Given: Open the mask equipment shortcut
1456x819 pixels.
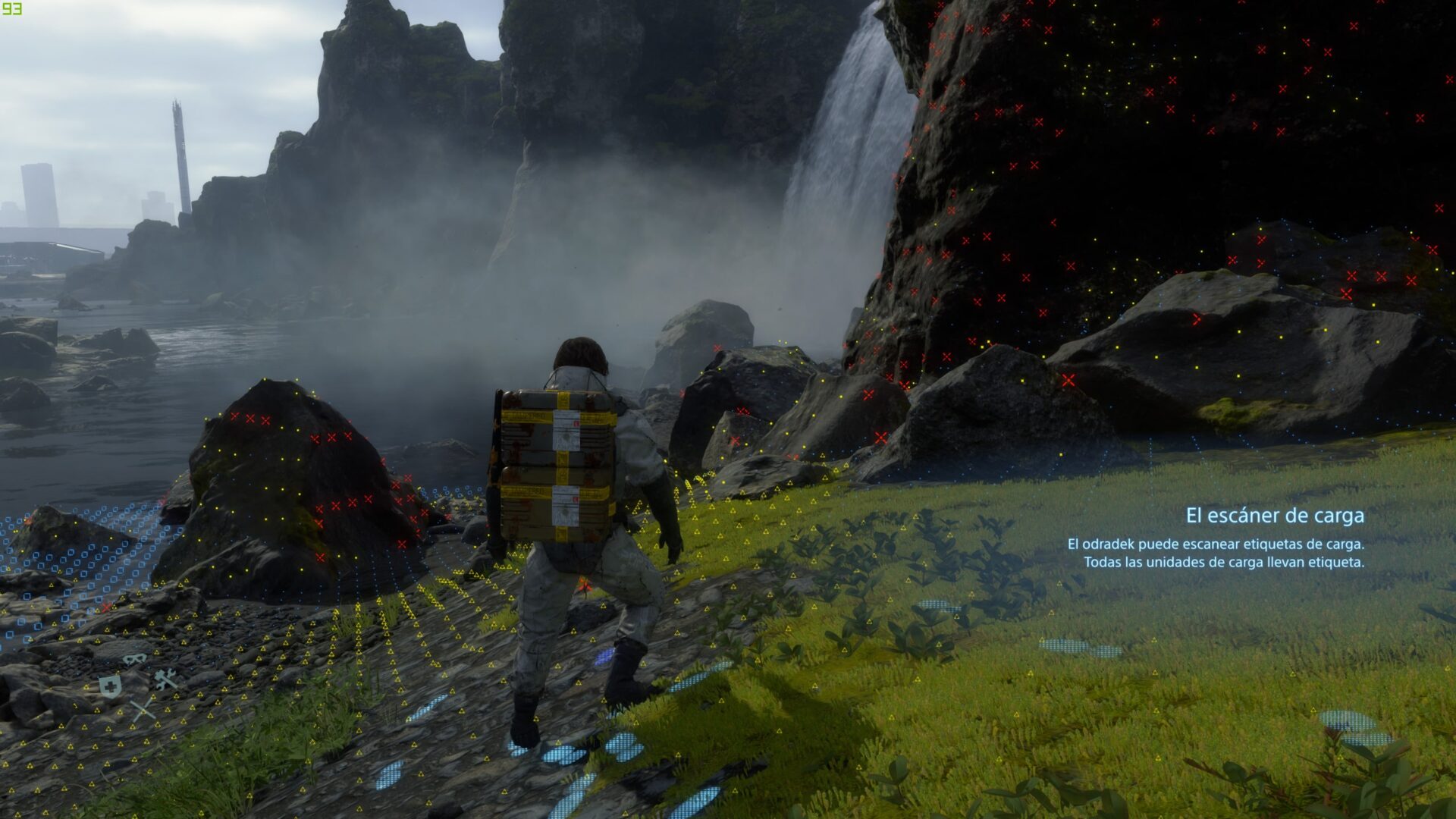Looking at the screenshot, I should (x=135, y=659).
